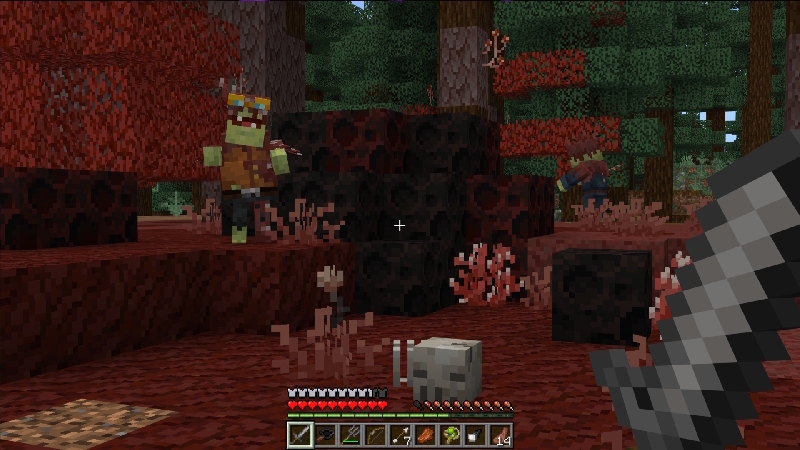Select the arrows stack slot

click(400, 435)
